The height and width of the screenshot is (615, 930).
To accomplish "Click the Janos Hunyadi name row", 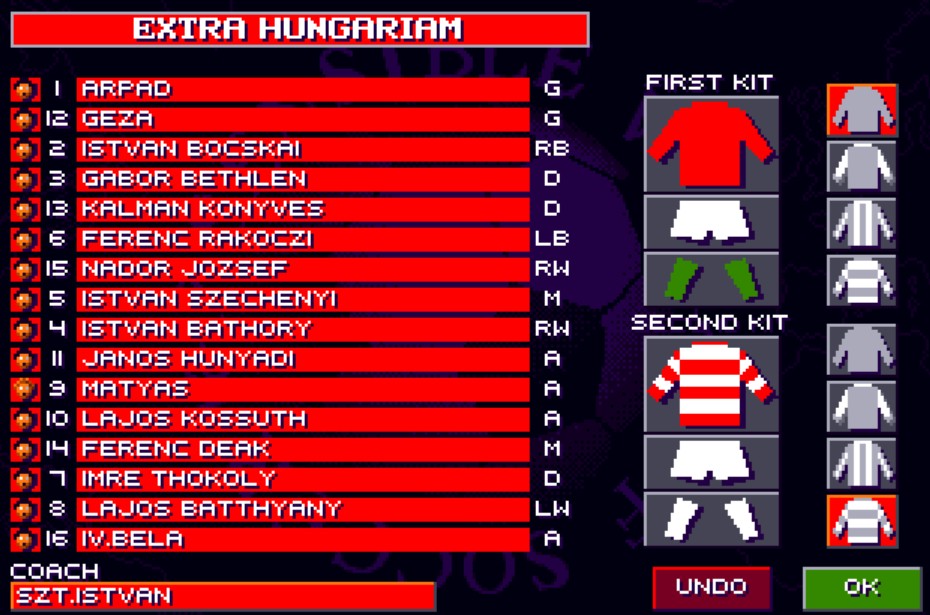I will 303,359.
